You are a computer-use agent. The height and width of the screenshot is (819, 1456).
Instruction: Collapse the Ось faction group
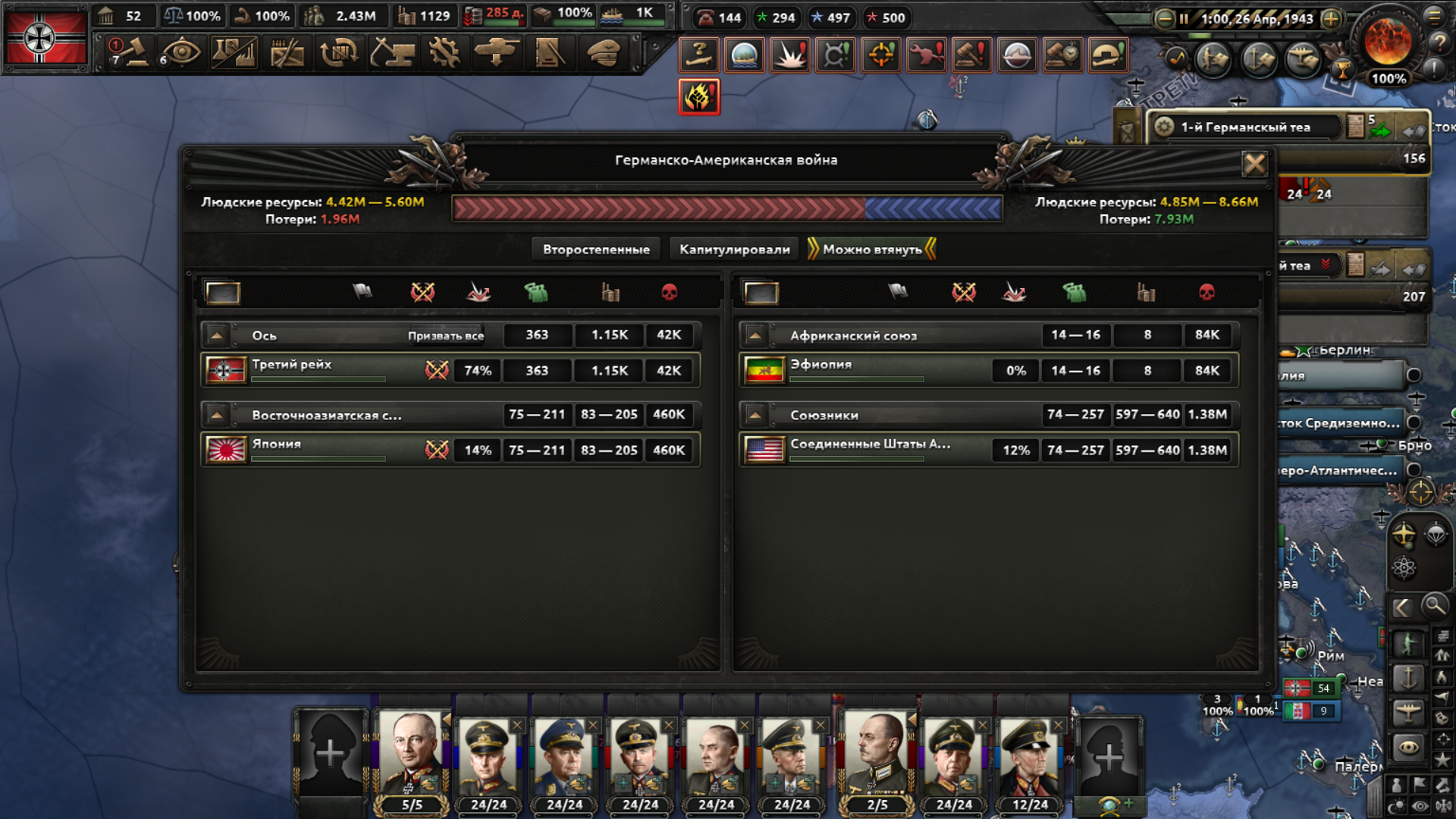(x=217, y=335)
